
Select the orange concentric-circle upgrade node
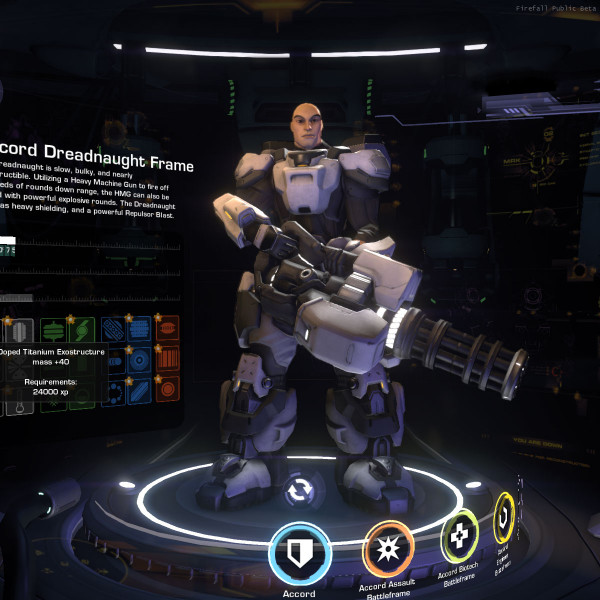pyautogui.click(x=167, y=388)
